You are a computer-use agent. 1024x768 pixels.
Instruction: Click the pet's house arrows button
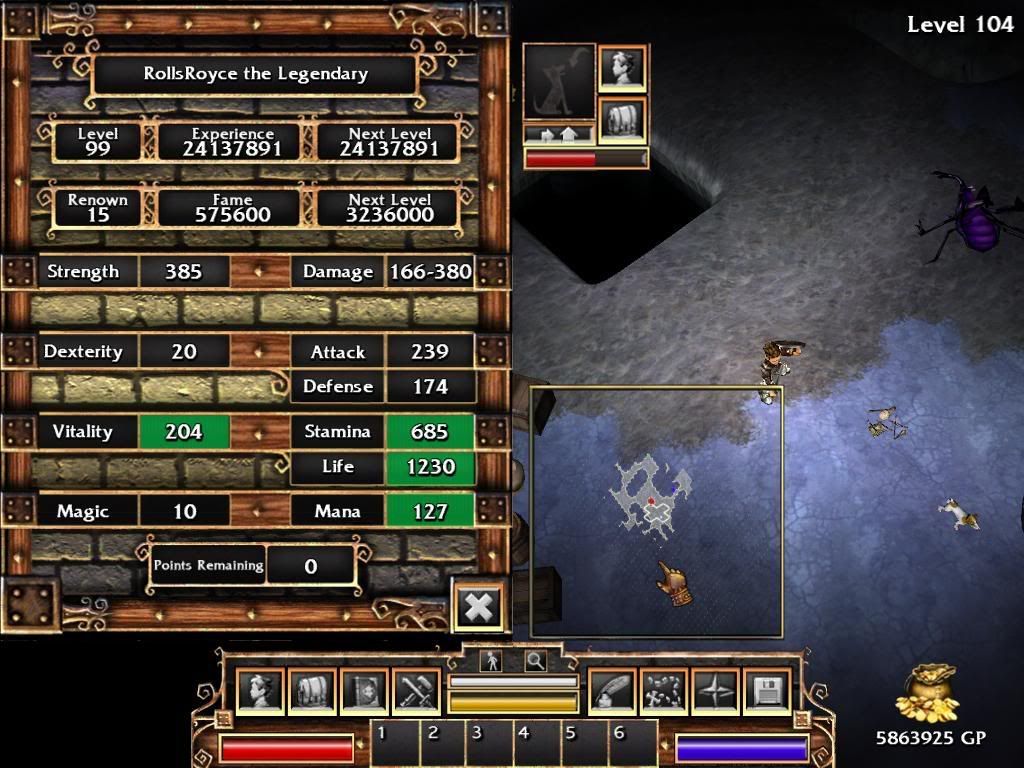(x=559, y=134)
